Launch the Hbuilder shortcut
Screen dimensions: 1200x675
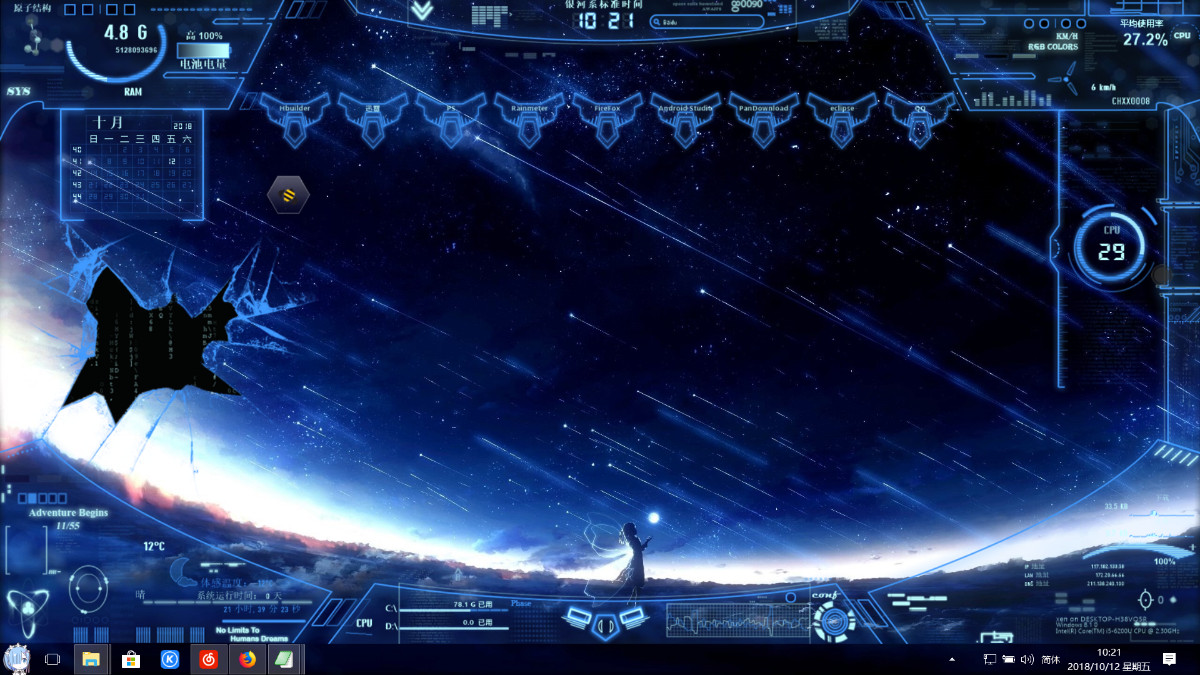click(295, 117)
